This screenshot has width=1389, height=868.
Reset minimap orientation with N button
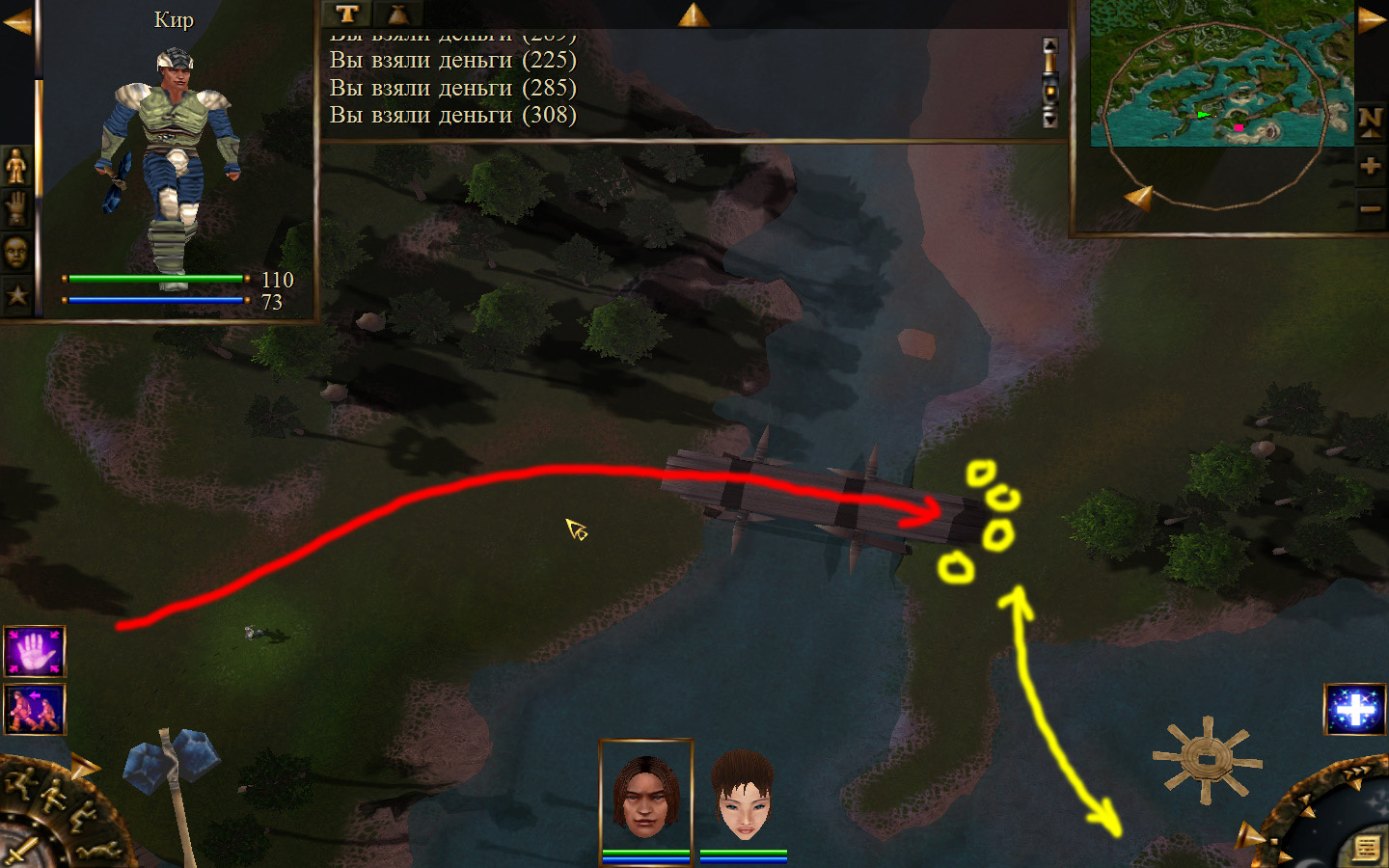(1370, 122)
